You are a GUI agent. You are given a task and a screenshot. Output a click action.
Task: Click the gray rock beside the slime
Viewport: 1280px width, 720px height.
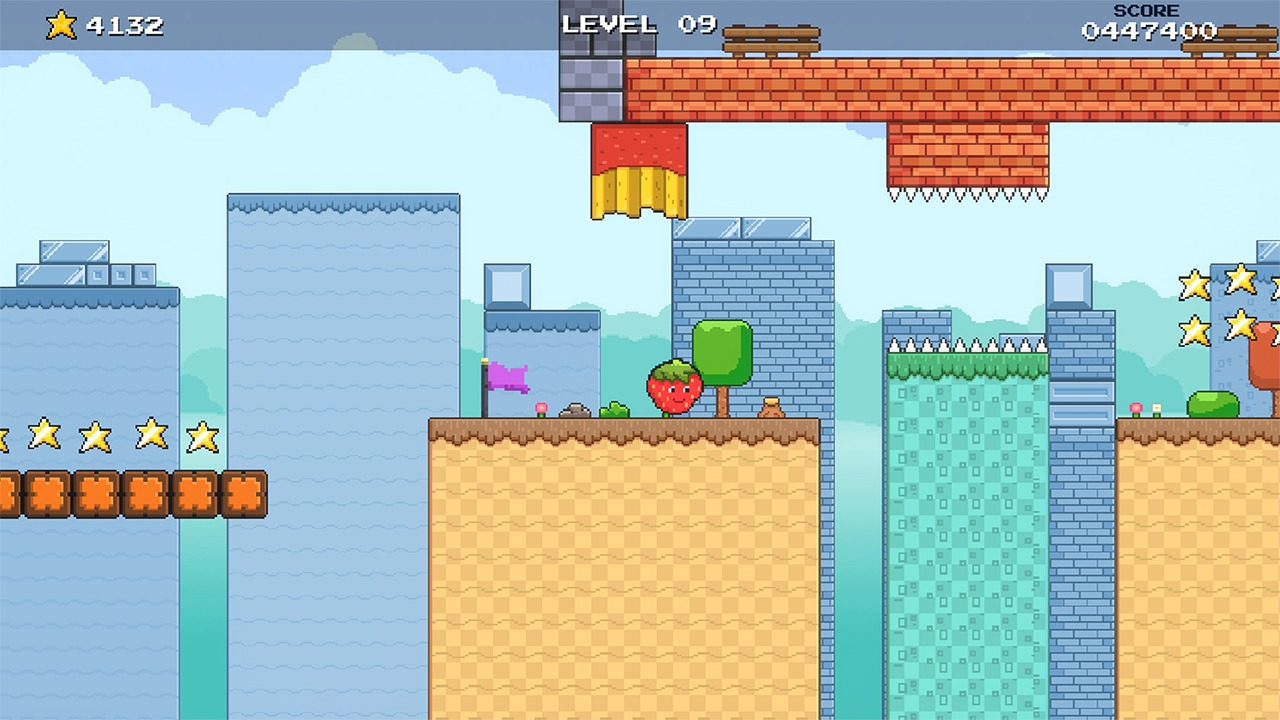575,412
